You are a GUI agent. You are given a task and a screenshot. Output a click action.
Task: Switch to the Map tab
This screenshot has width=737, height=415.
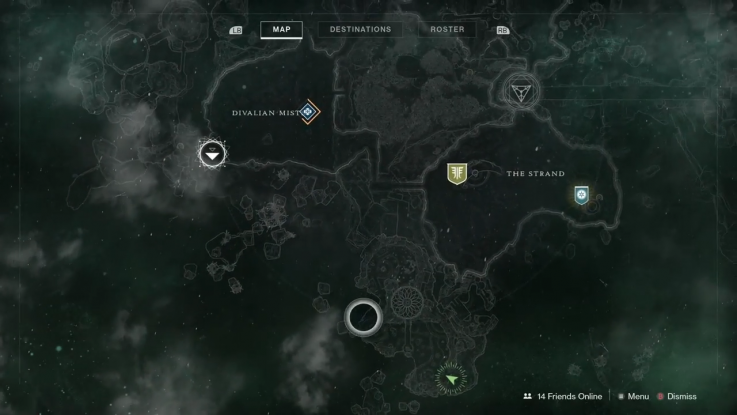(x=281, y=29)
